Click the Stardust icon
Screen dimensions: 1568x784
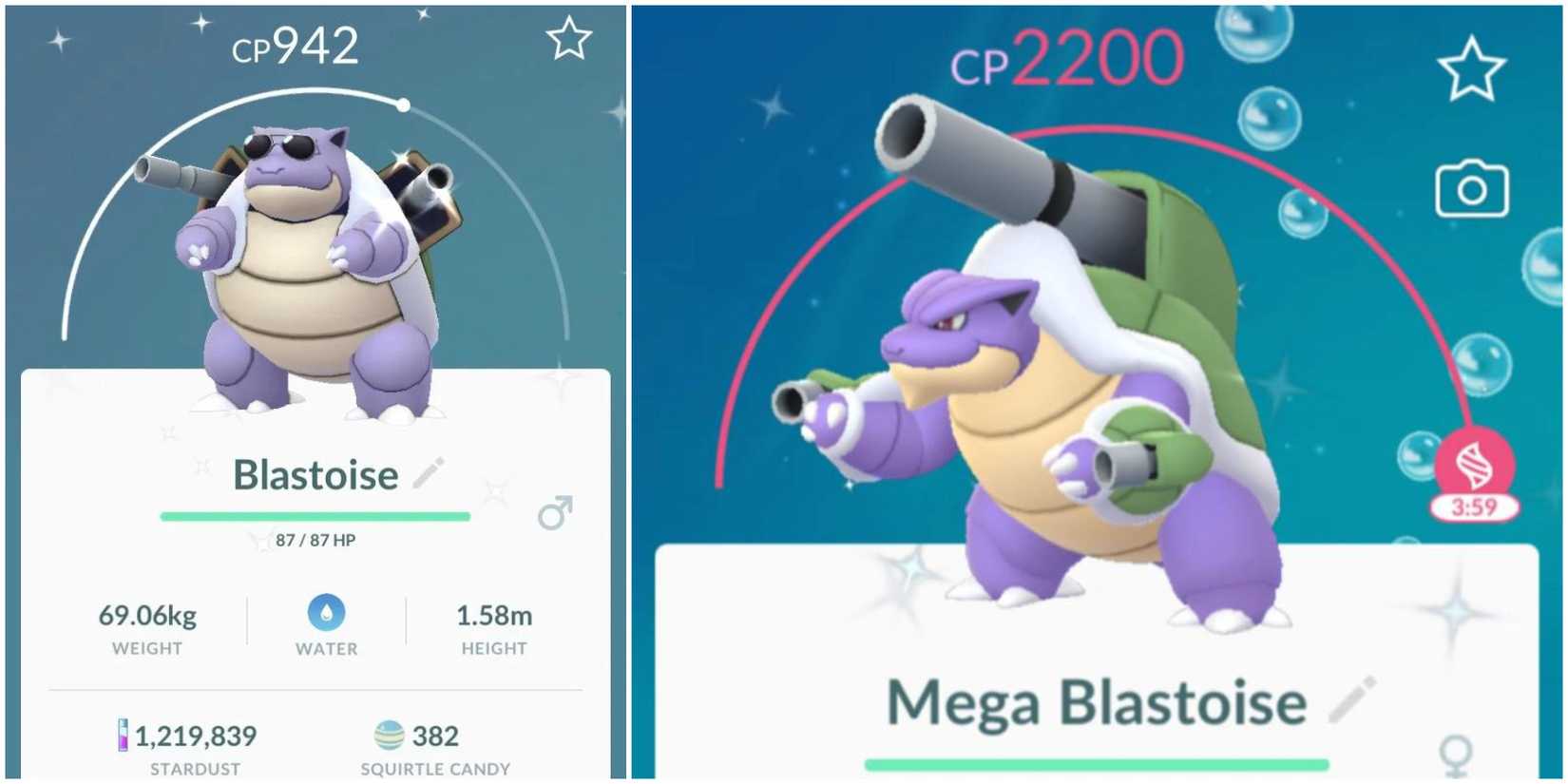point(124,735)
